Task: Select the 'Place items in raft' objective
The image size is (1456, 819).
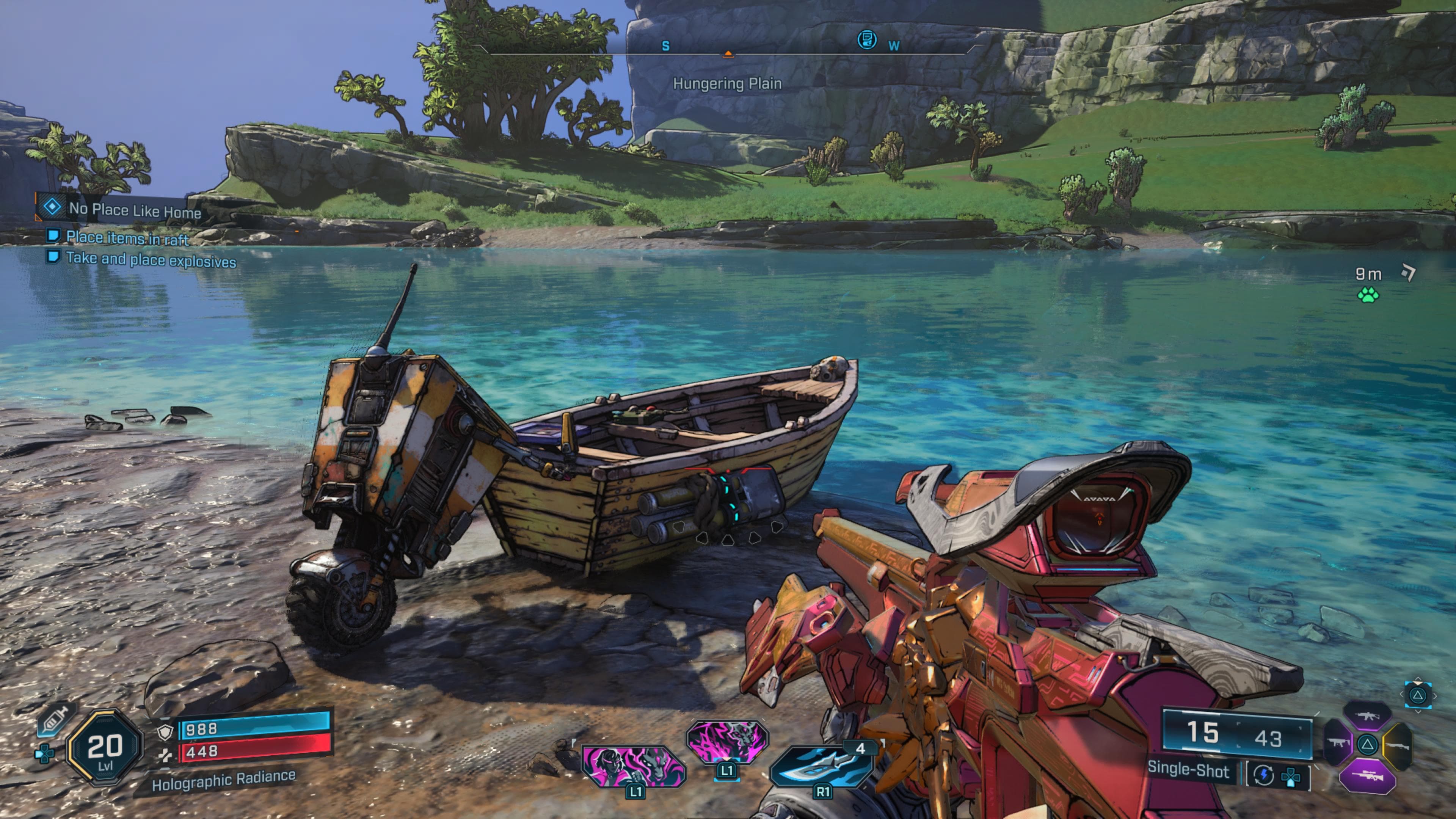Action: [x=127, y=238]
